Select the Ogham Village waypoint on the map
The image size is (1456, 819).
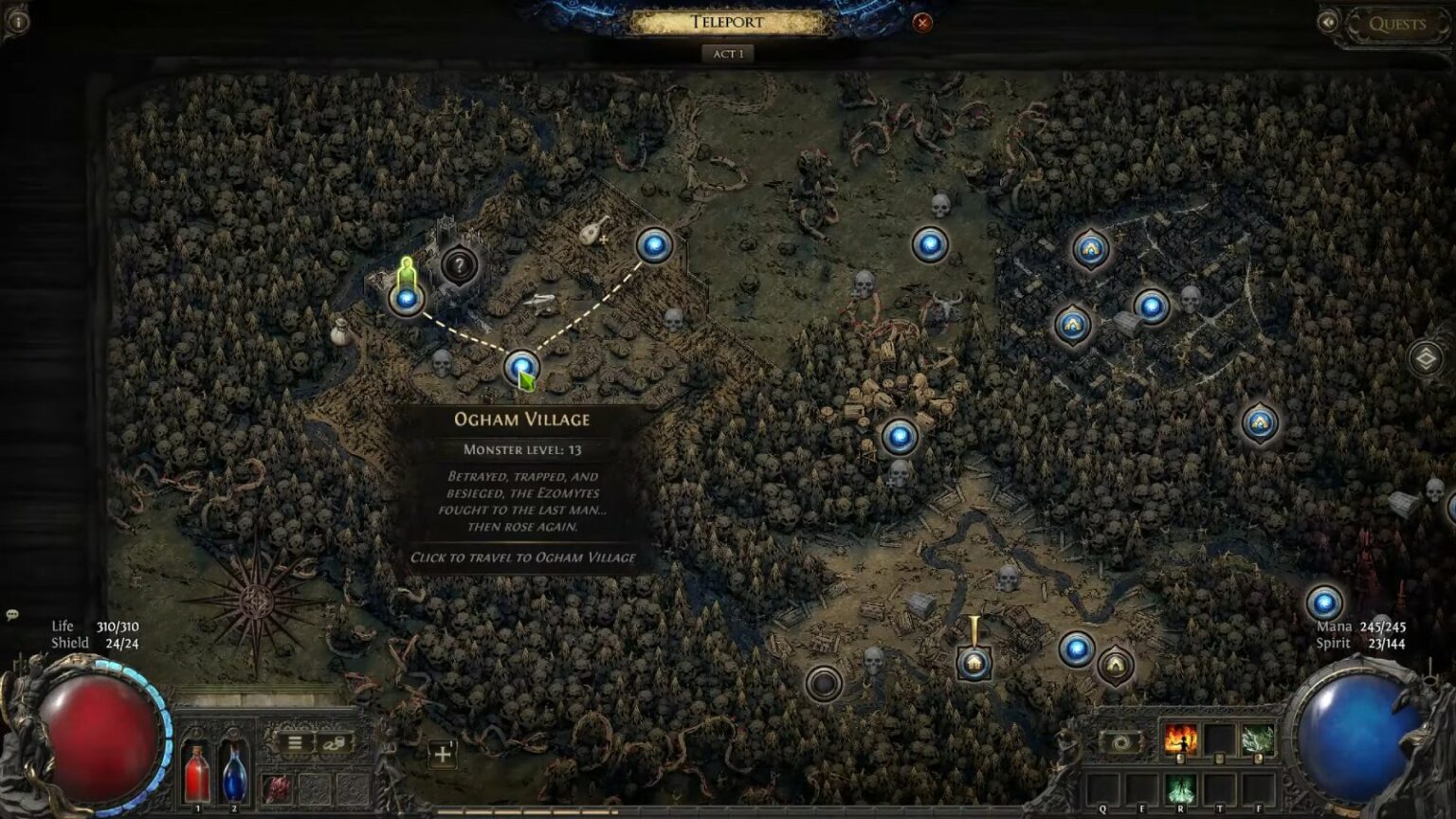click(x=520, y=367)
